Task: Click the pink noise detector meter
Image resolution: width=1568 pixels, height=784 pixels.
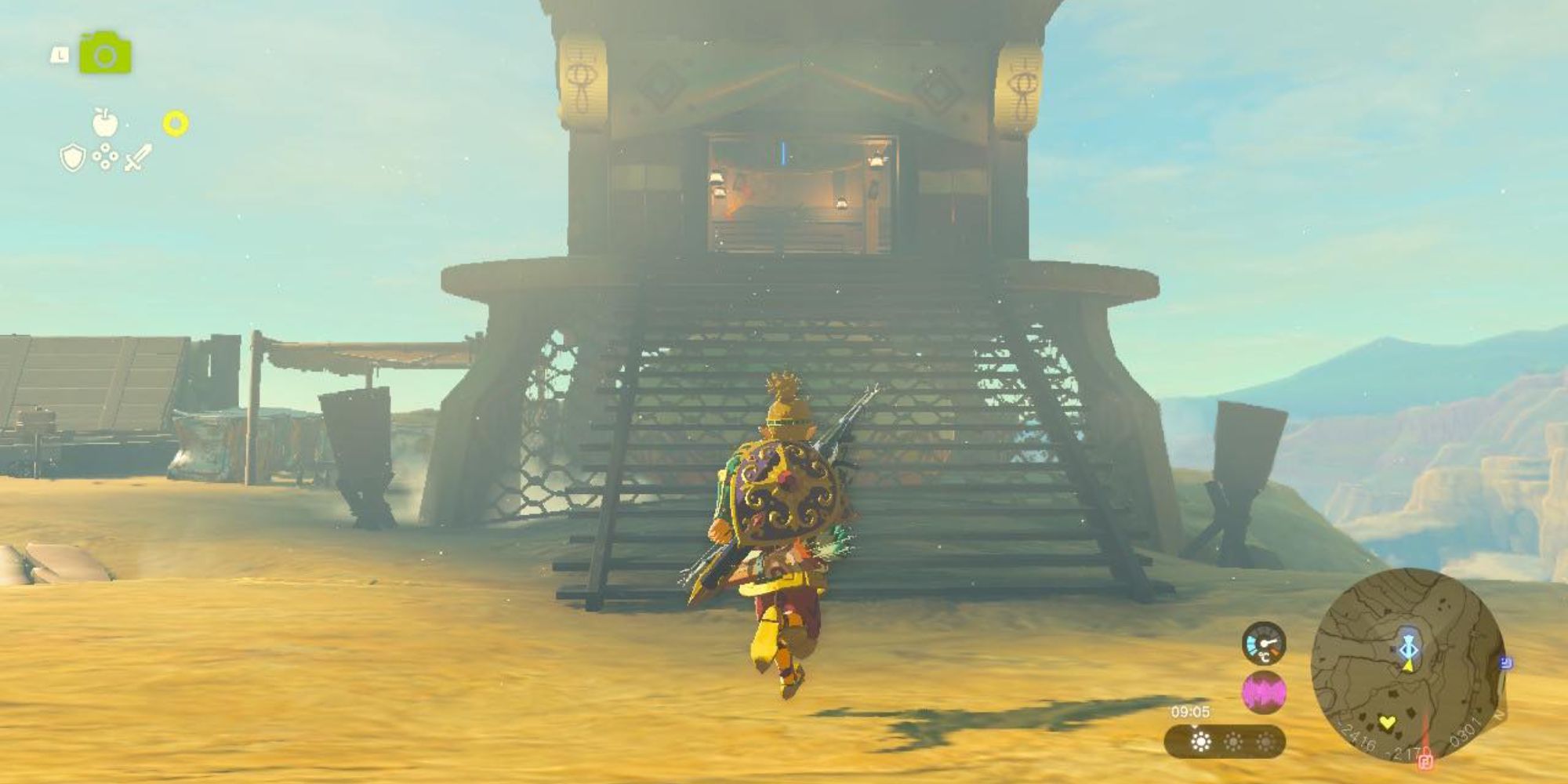Action: pyautogui.click(x=1265, y=692)
